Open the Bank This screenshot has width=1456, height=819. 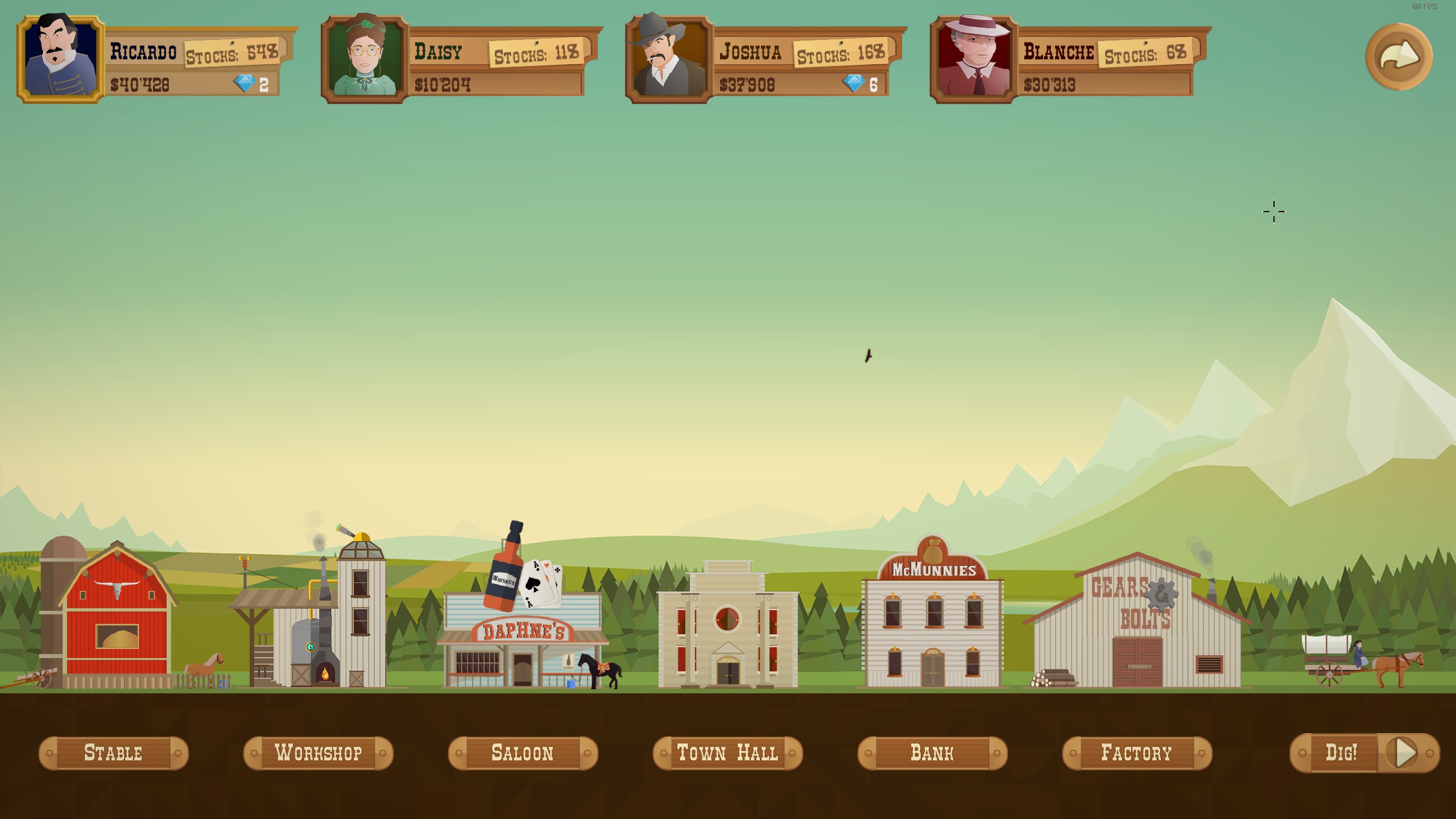click(932, 753)
